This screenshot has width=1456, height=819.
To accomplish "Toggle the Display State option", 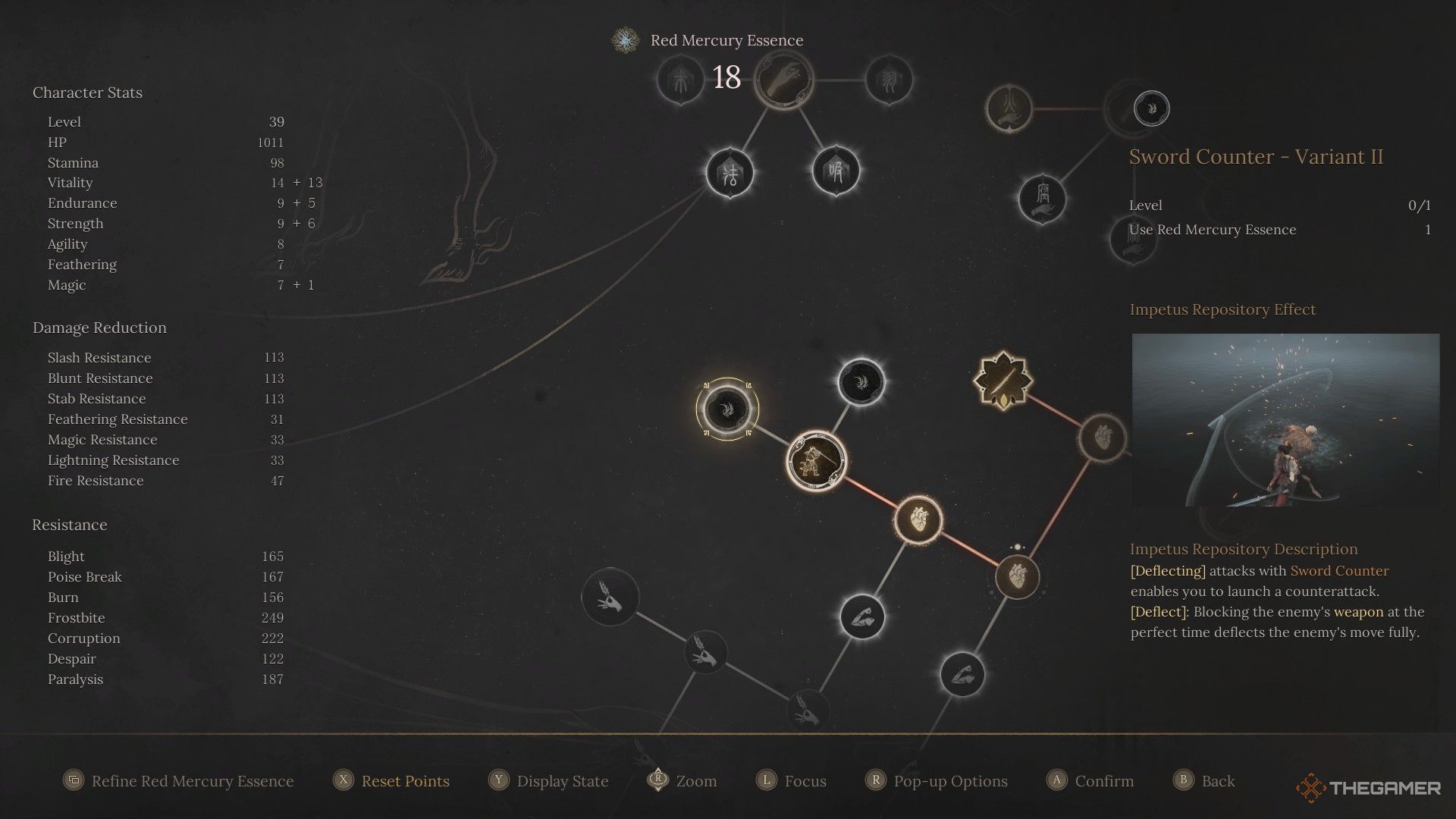I will pyautogui.click(x=562, y=781).
